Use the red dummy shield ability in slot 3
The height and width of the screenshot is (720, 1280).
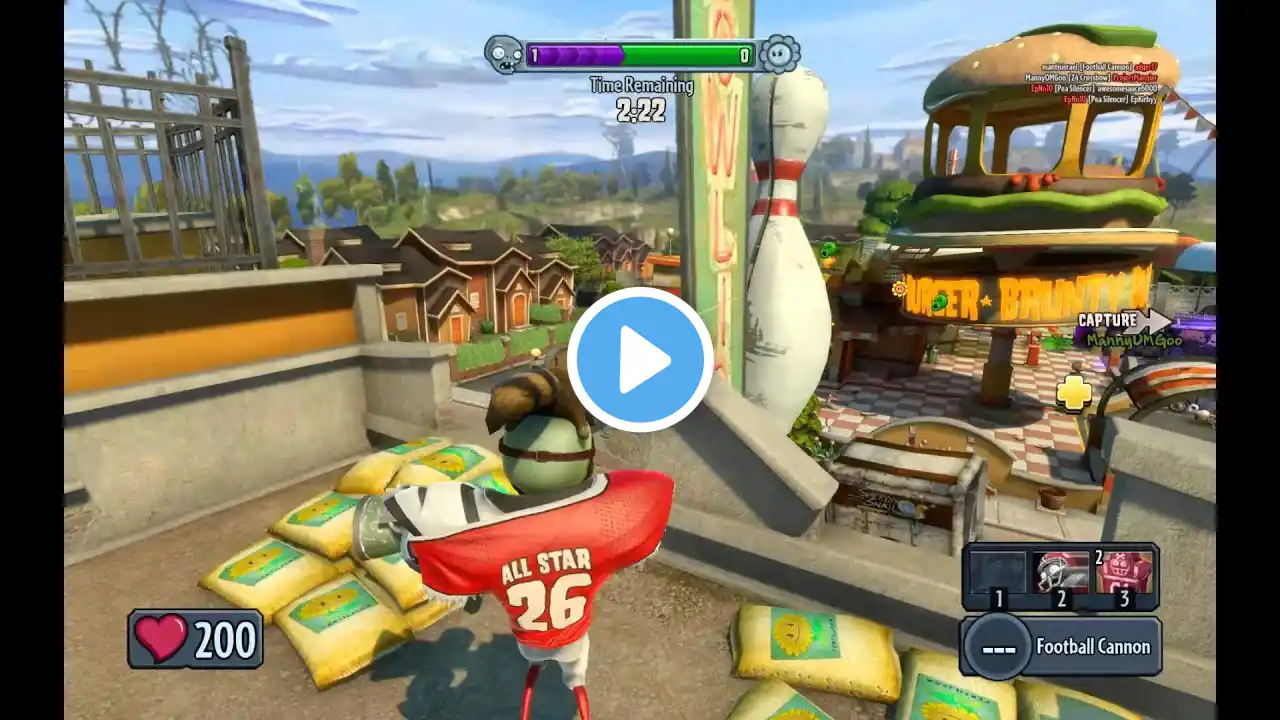(x=1123, y=573)
